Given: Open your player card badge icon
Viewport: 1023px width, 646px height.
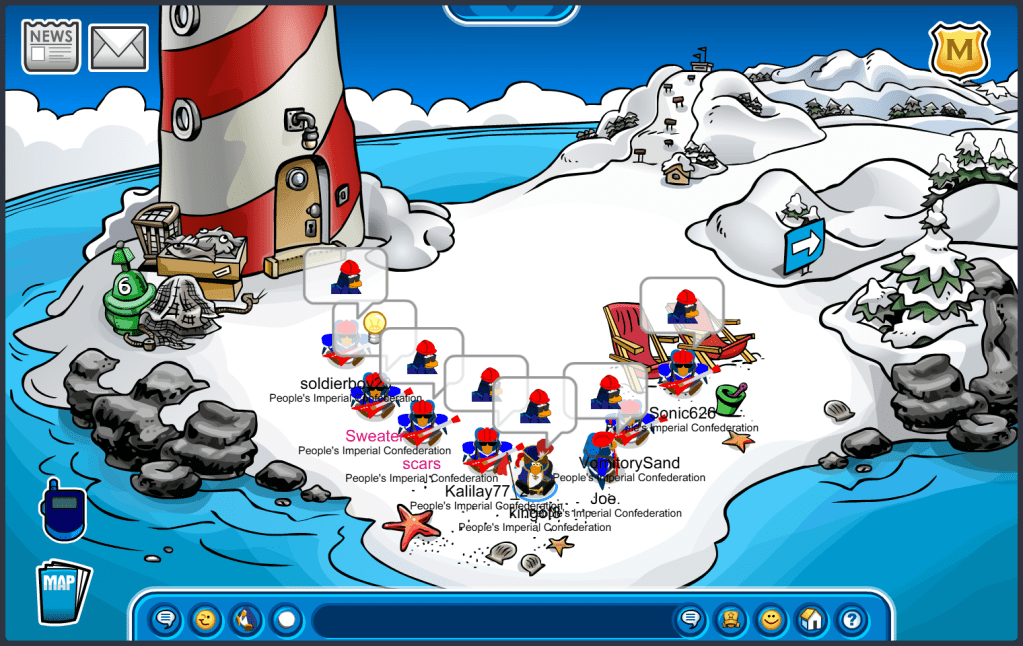Looking at the screenshot, I should click(730, 620).
